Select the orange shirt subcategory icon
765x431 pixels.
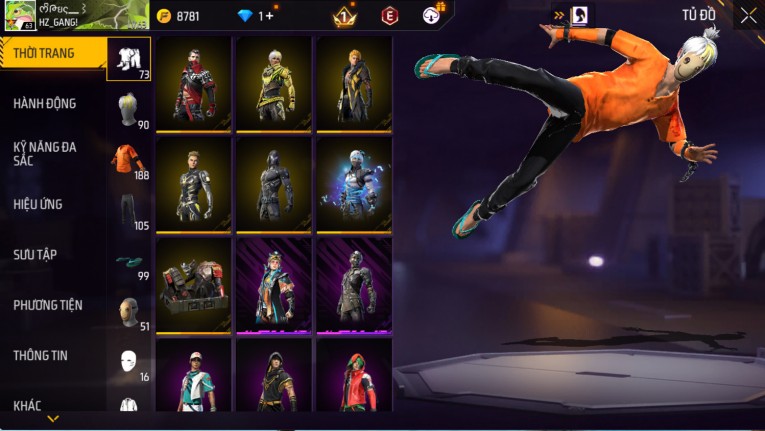click(x=129, y=159)
